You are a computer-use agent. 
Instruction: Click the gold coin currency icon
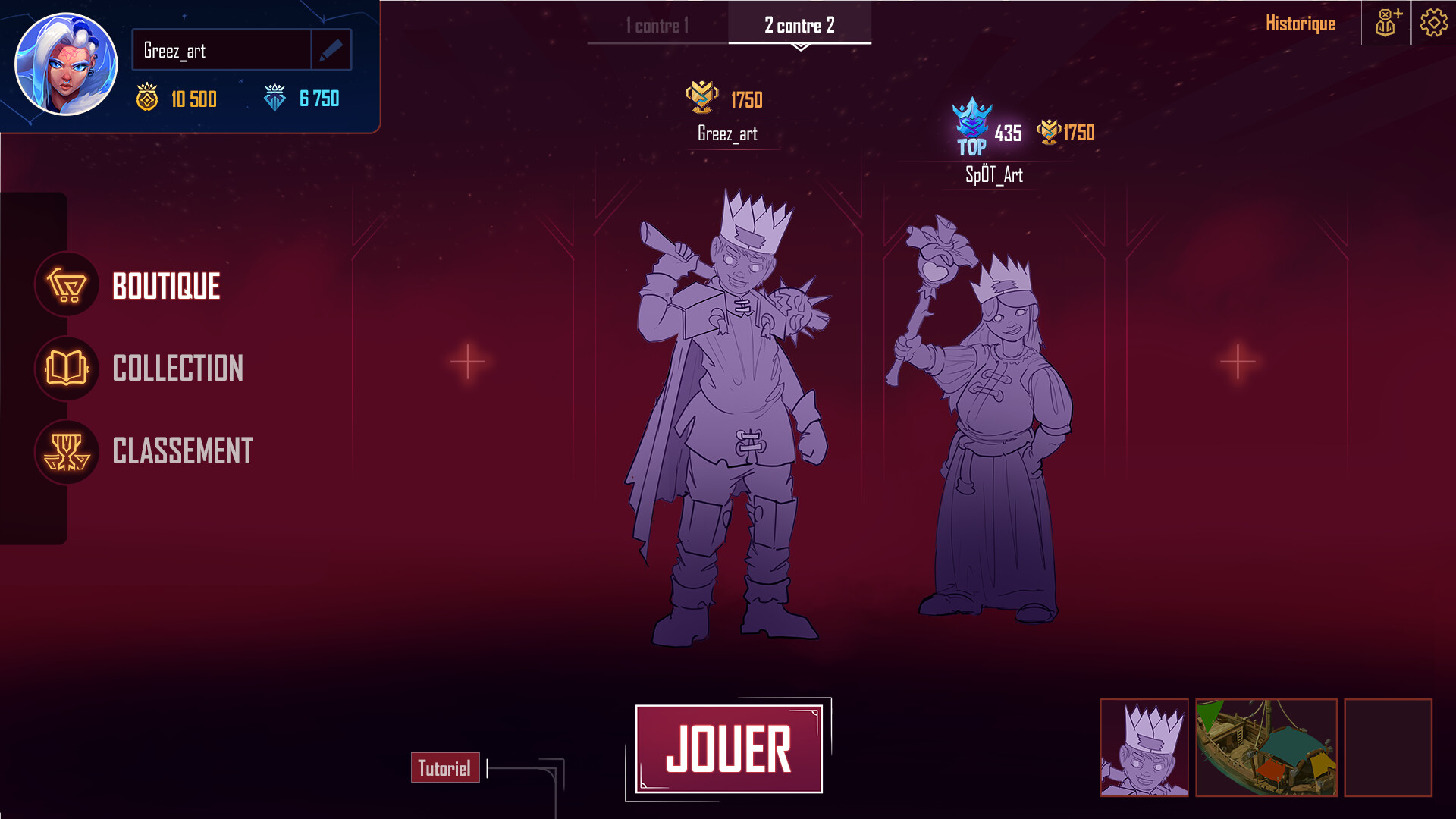click(x=147, y=99)
